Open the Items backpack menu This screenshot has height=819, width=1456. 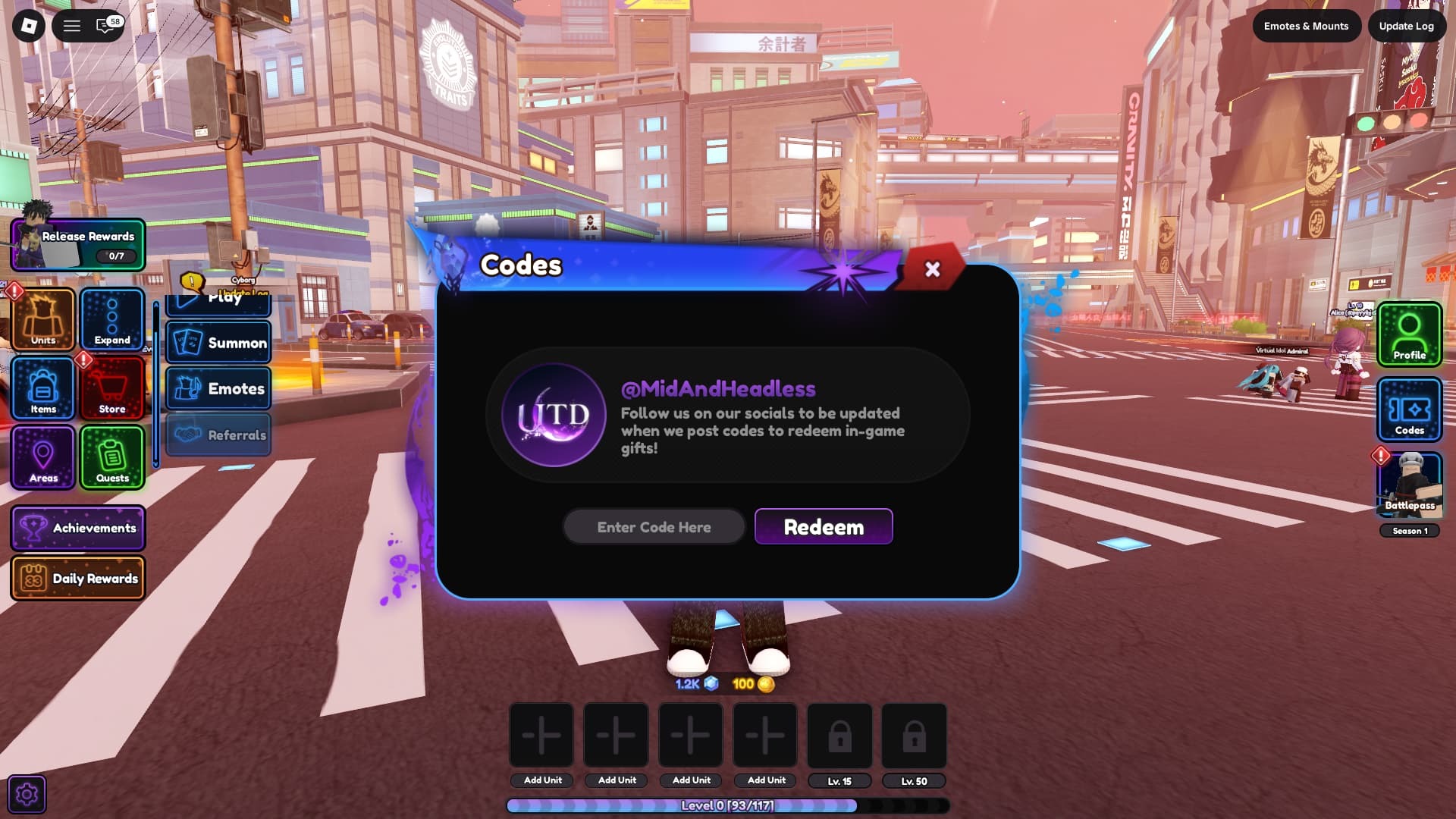pos(42,388)
